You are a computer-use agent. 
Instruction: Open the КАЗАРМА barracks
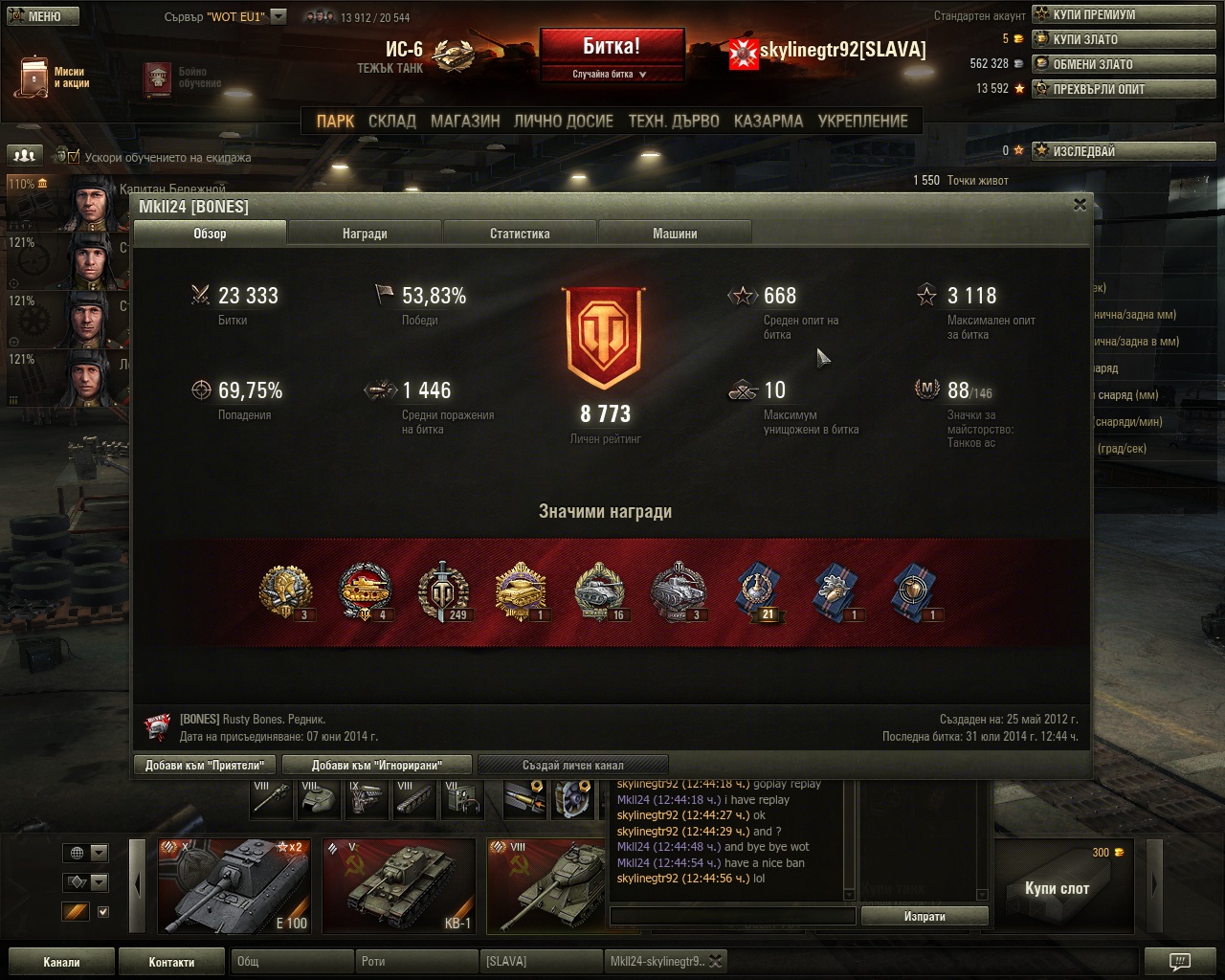[768, 122]
